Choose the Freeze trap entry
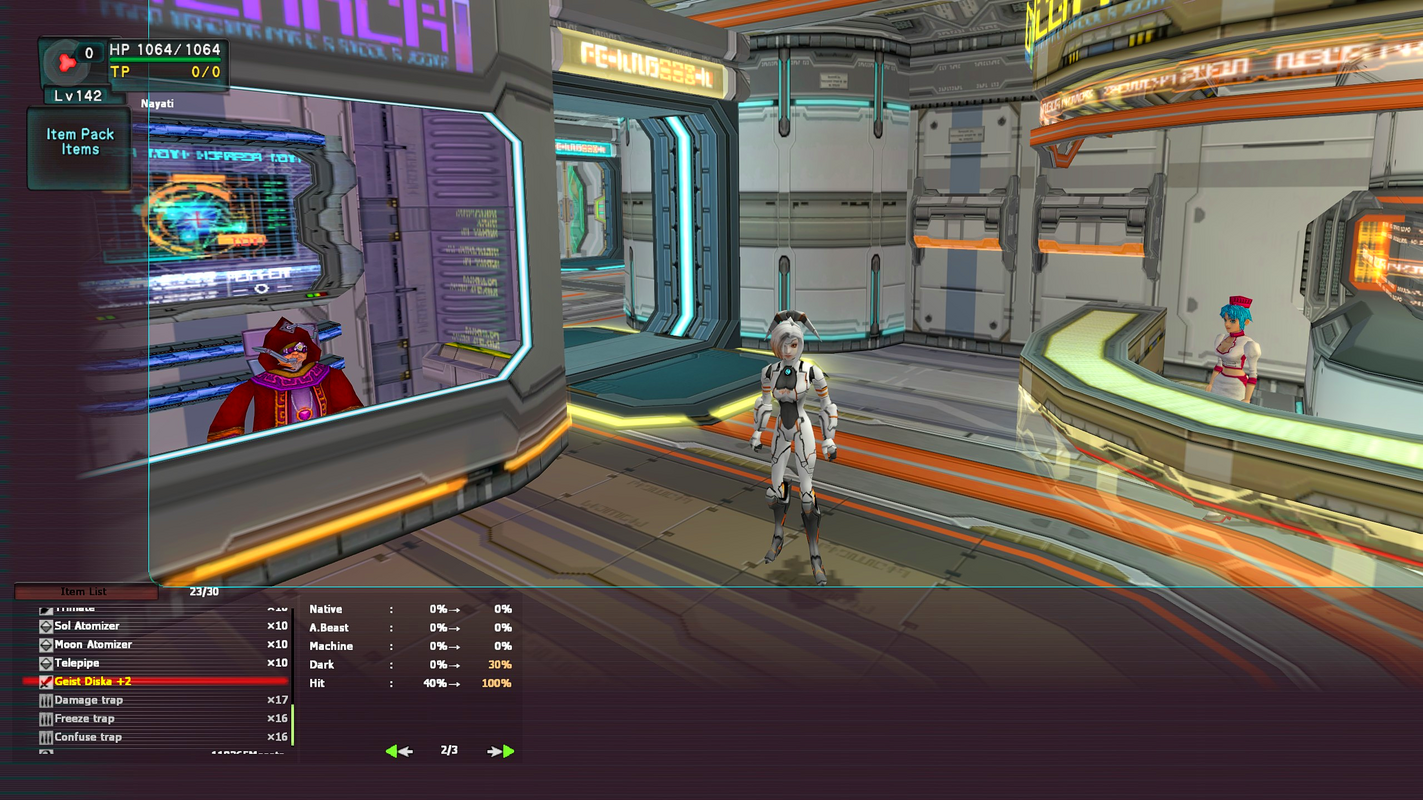The width and height of the screenshot is (1423, 800). [x=85, y=719]
